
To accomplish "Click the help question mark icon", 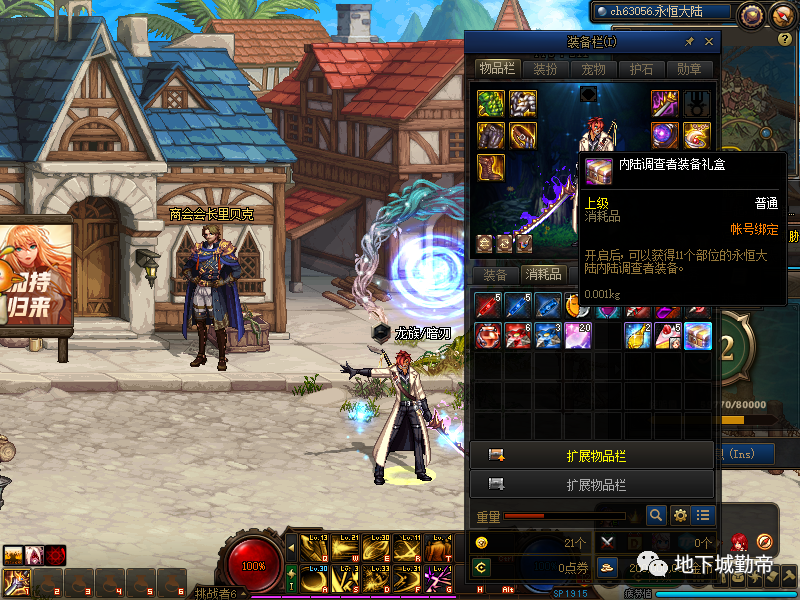I will 785,39.
